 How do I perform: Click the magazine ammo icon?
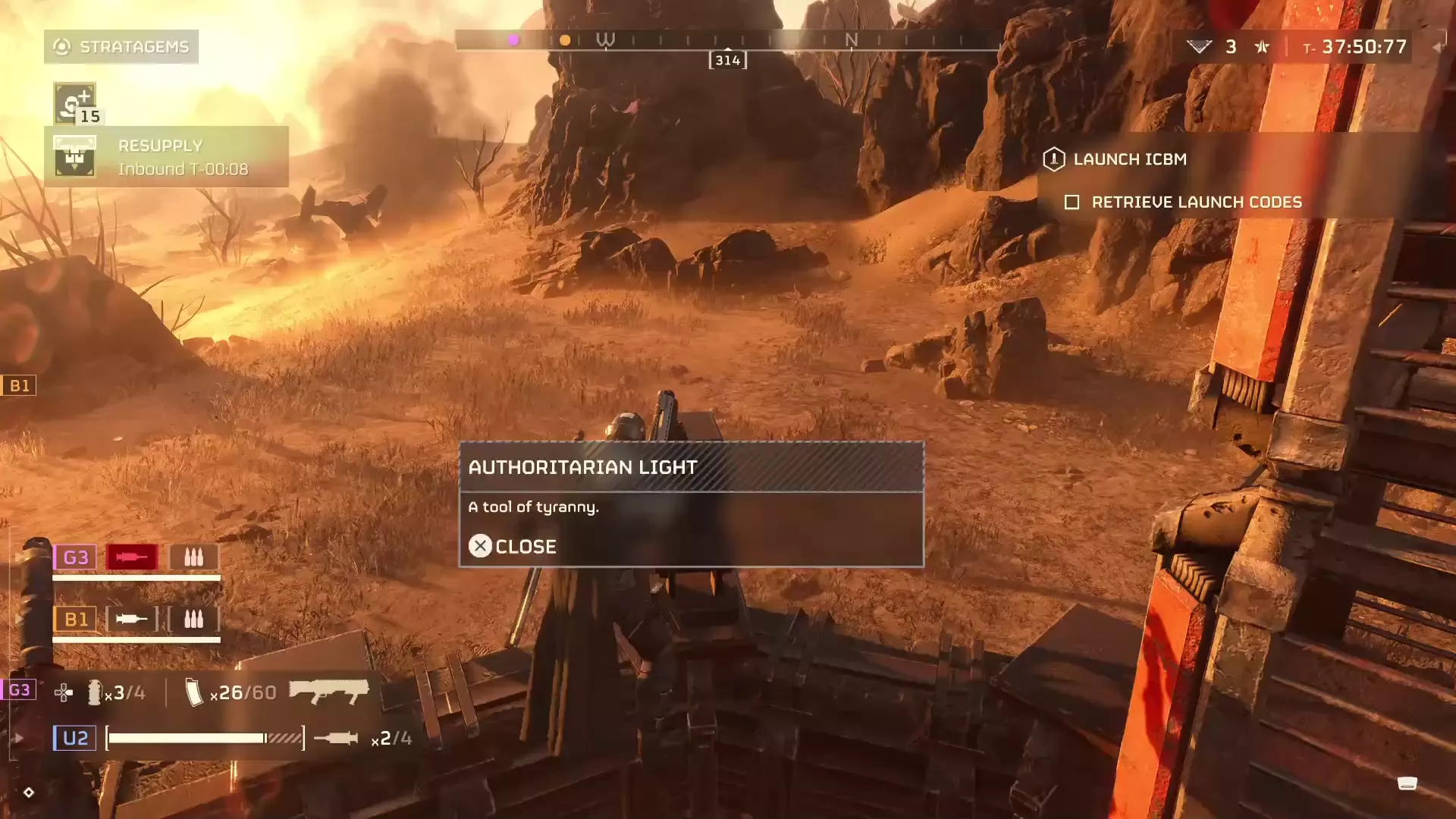pos(194,692)
